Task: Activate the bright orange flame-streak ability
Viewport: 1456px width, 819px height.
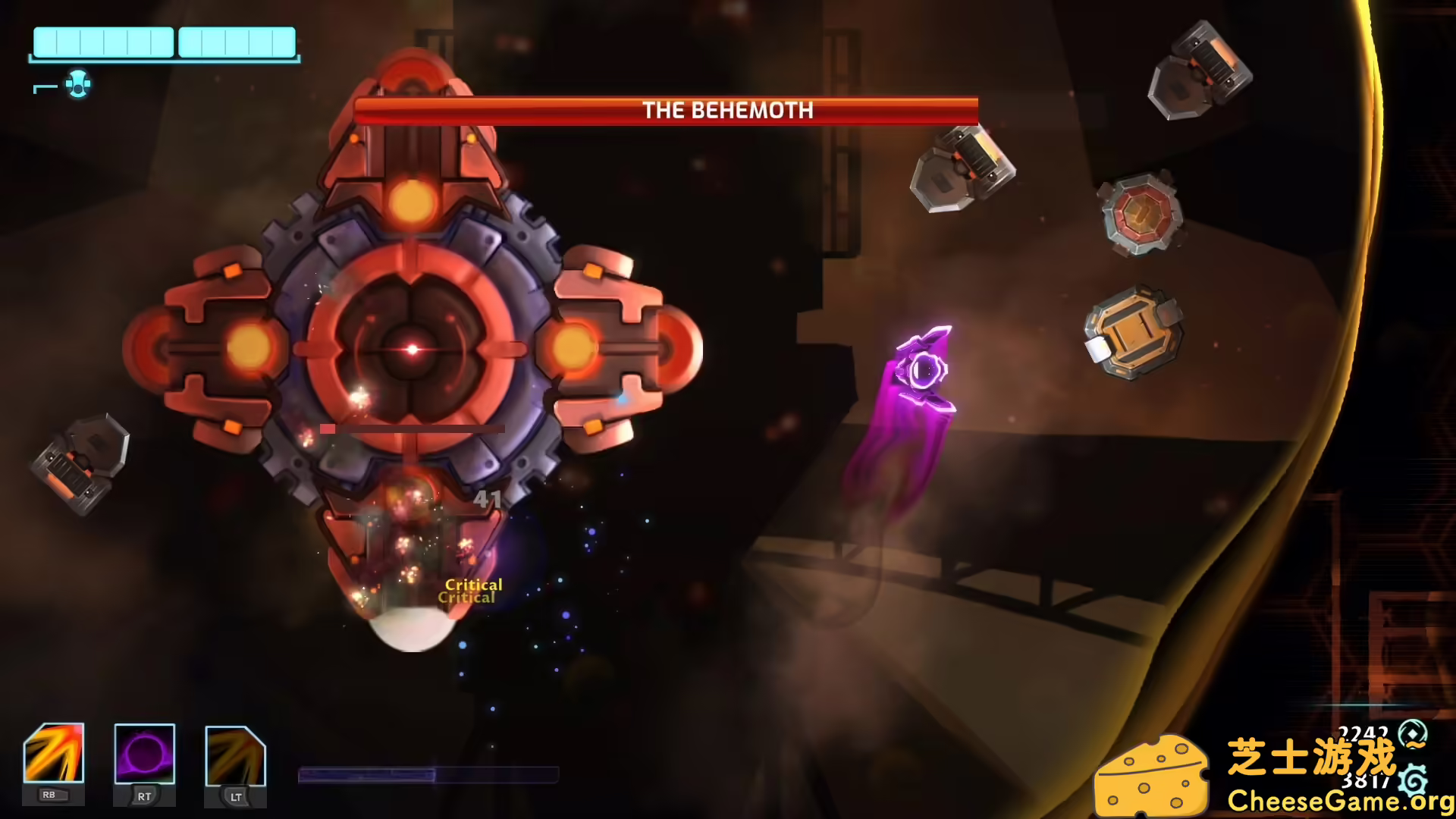Action: pos(54,753)
